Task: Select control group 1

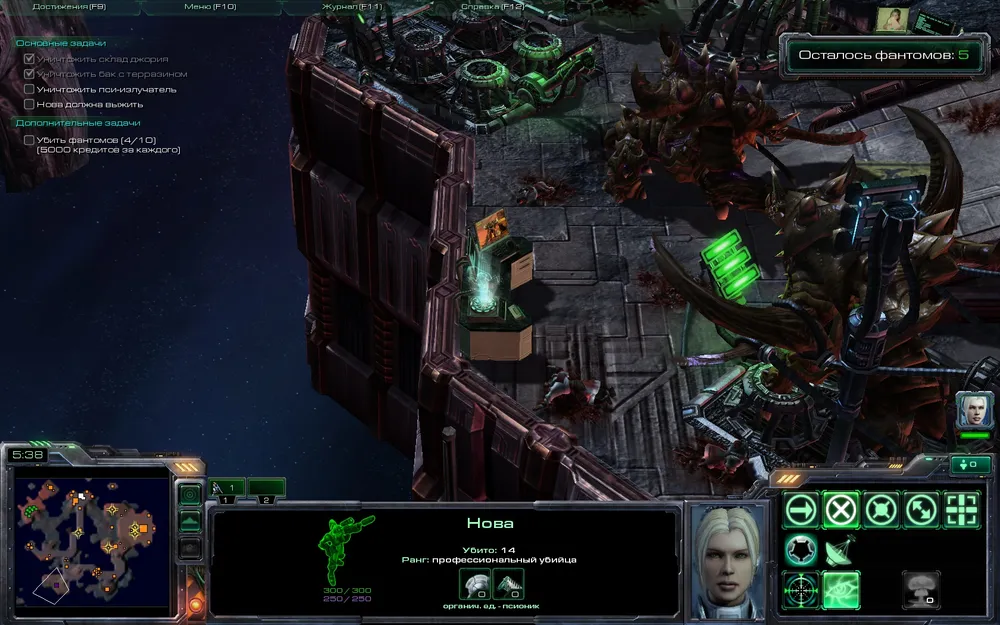Action: point(229,489)
